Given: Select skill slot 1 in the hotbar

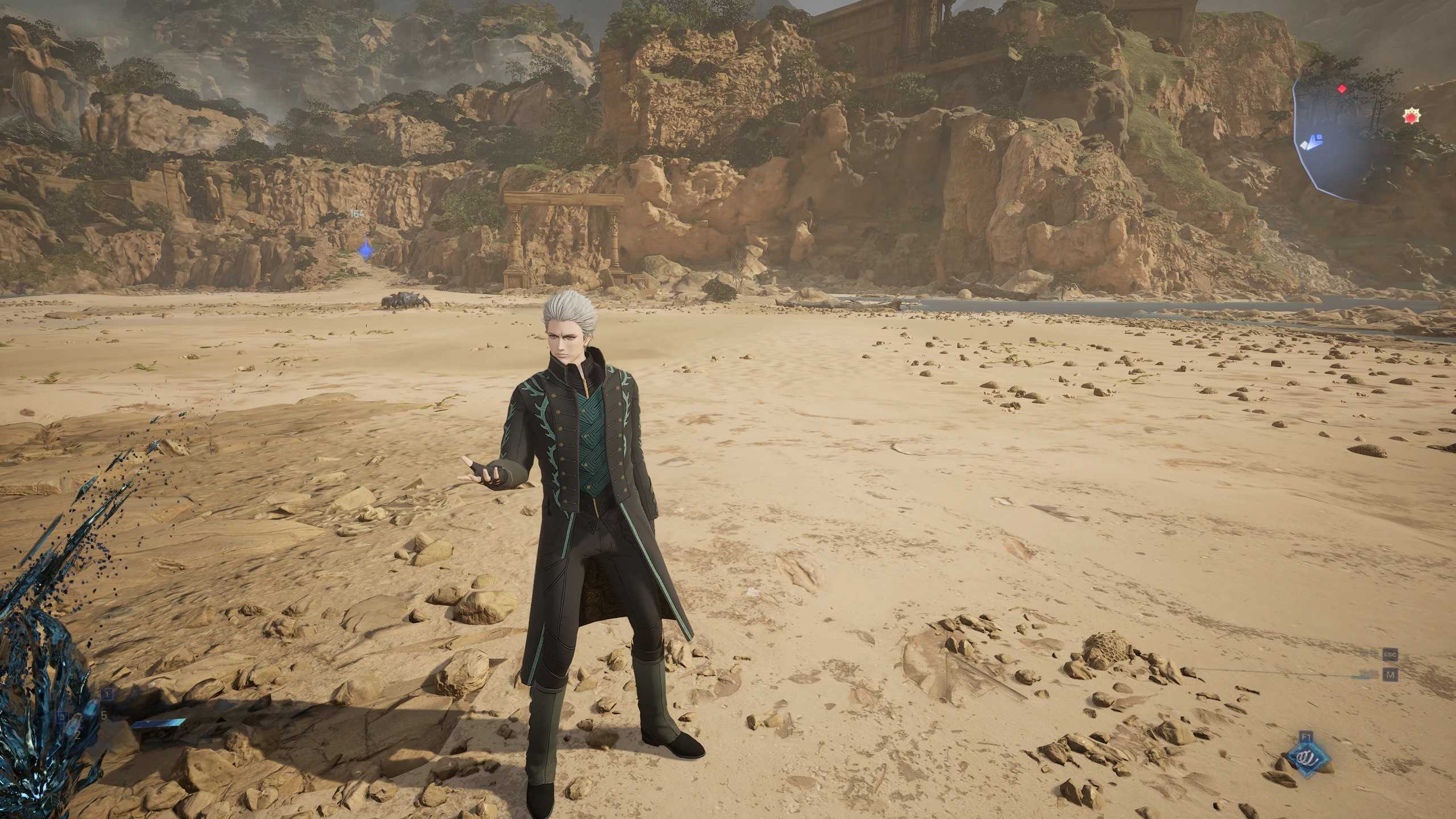Looking at the screenshot, I should pos(107,694).
